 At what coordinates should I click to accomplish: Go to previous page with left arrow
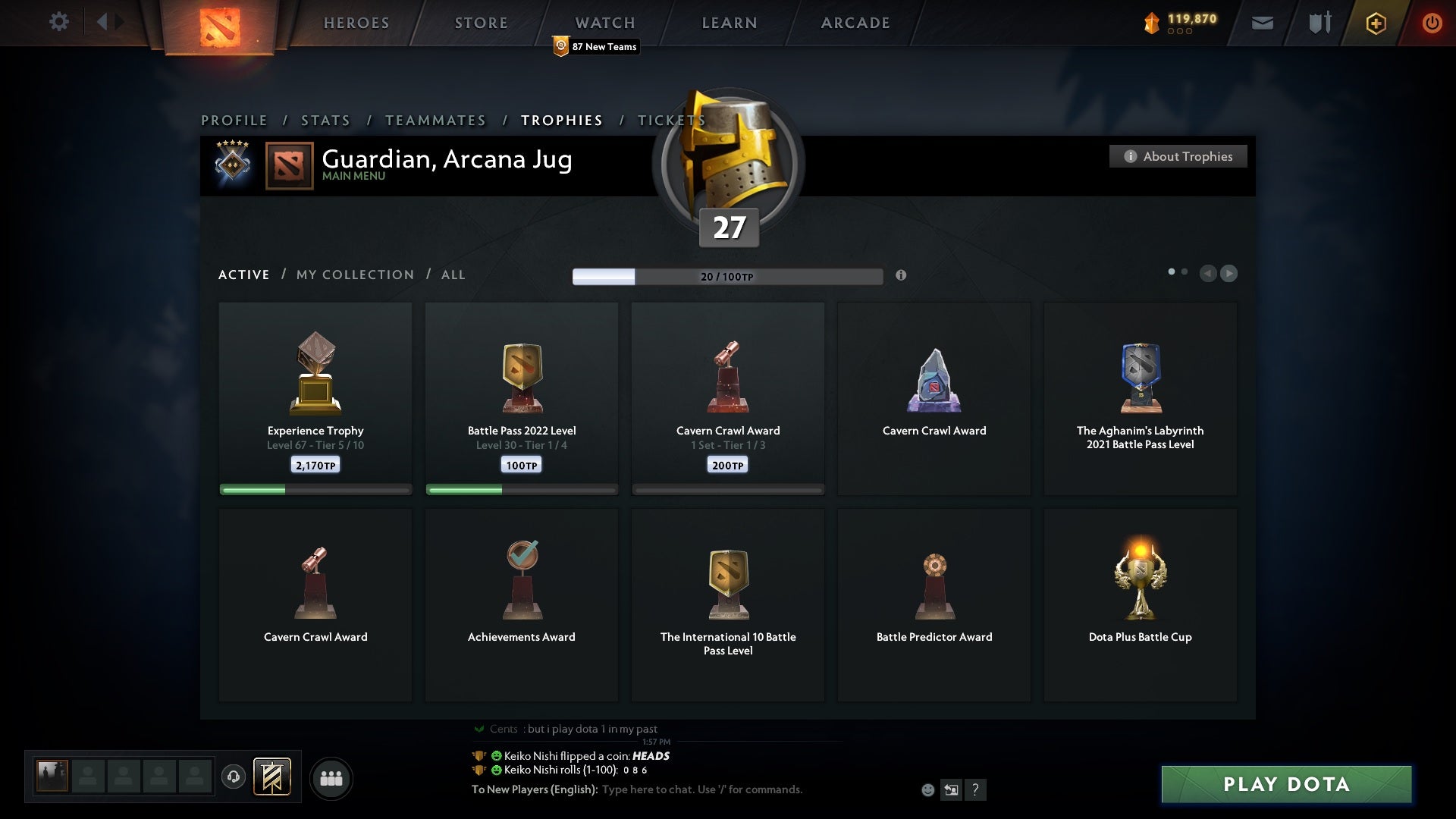[x=1209, y=274]
